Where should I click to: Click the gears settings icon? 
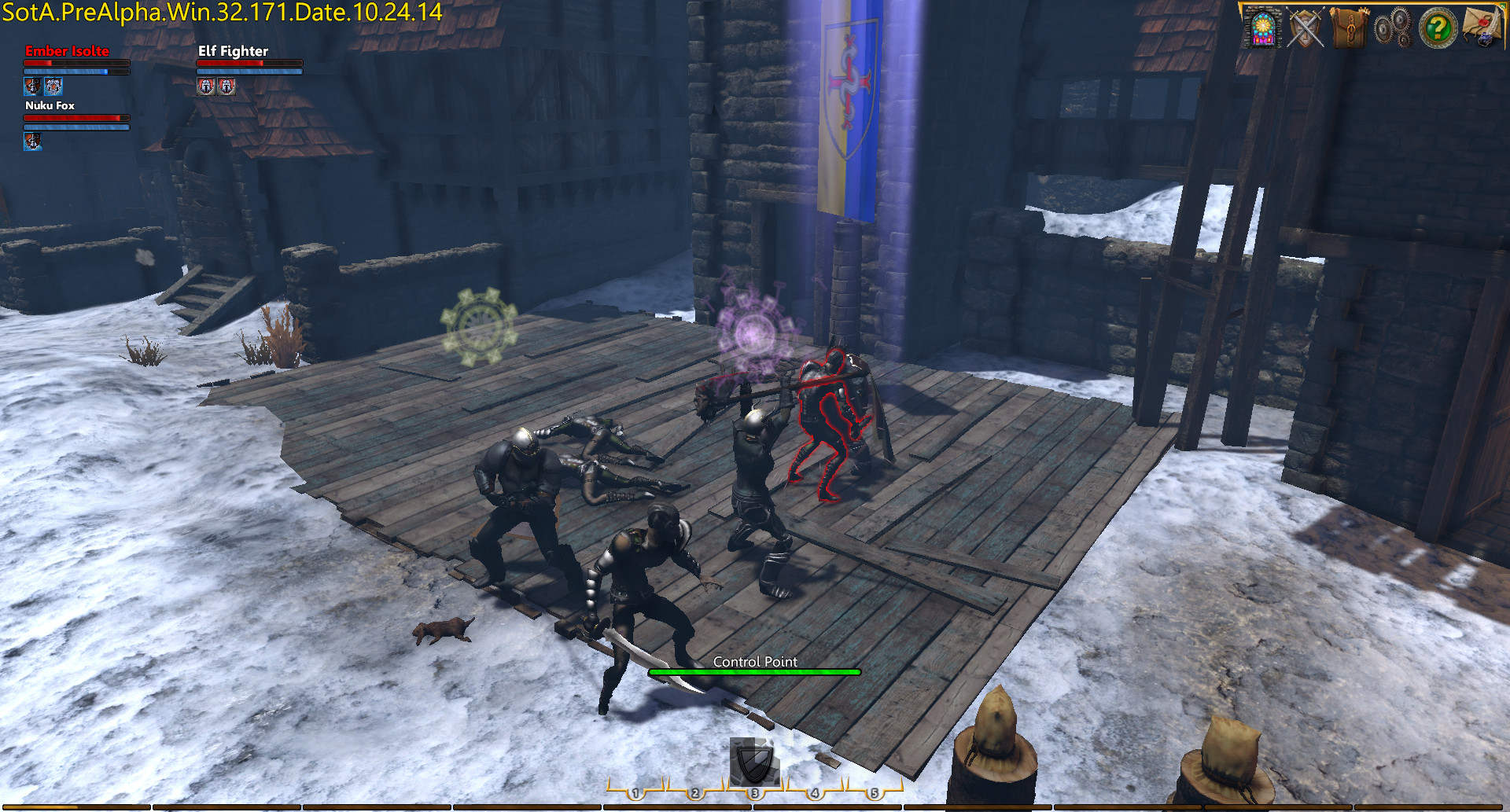coord(1394,29)
